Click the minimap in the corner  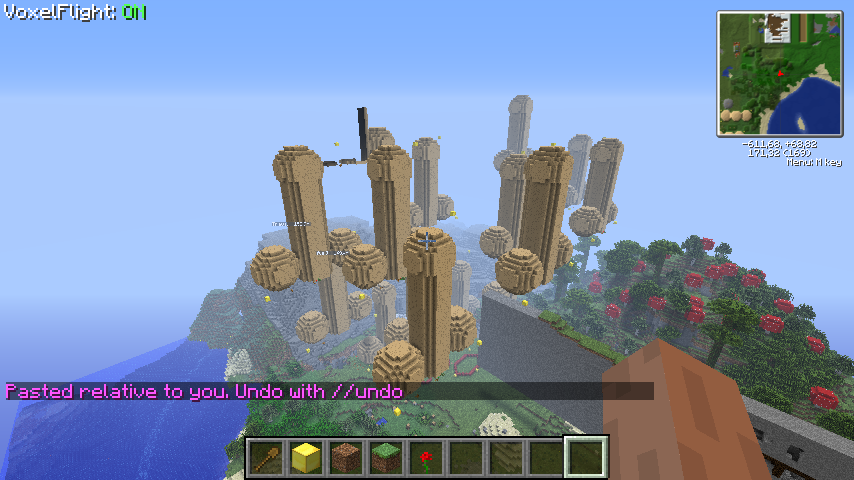[779, 73]
